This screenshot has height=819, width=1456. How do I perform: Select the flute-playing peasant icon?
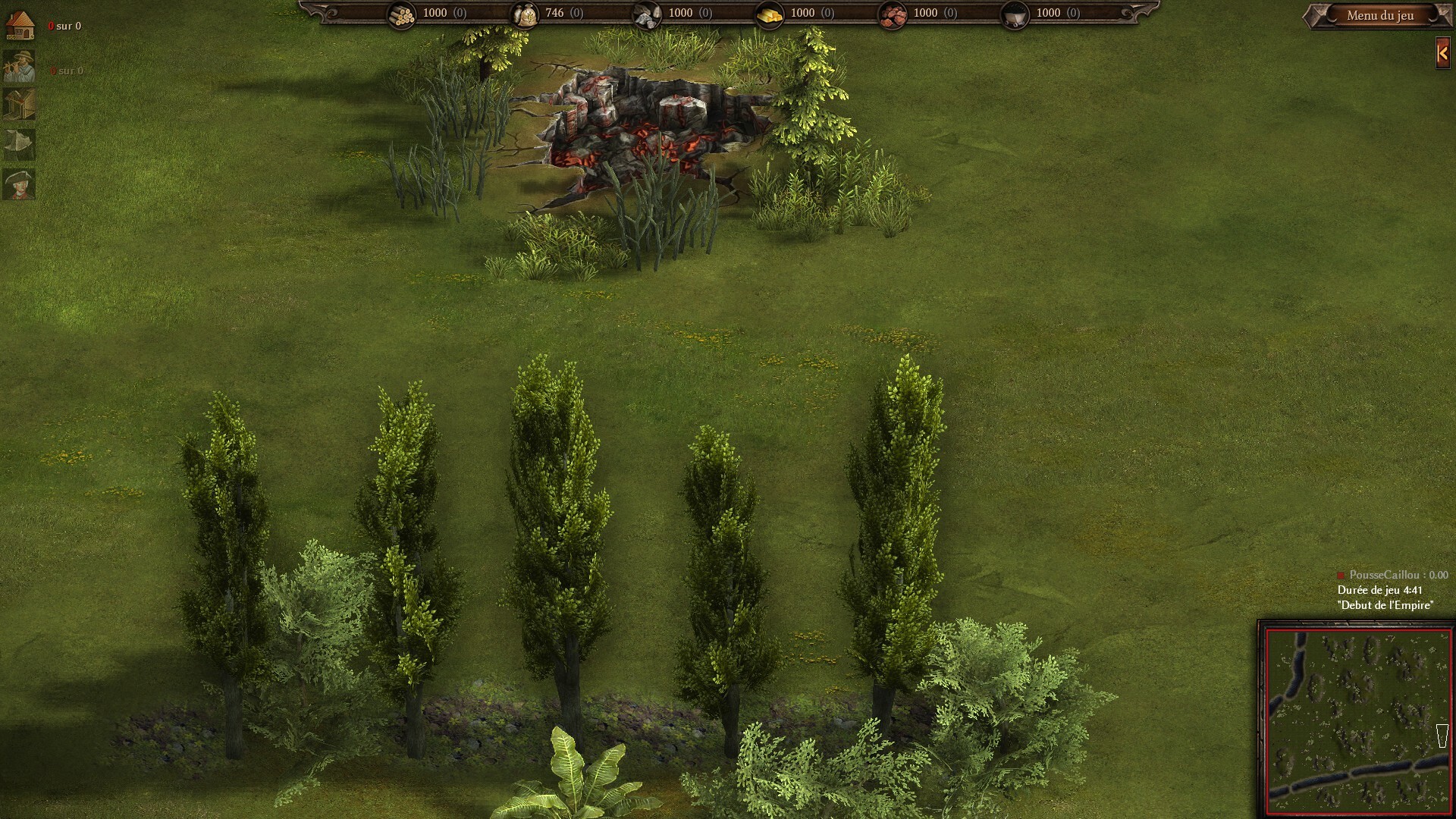[19, 67]
